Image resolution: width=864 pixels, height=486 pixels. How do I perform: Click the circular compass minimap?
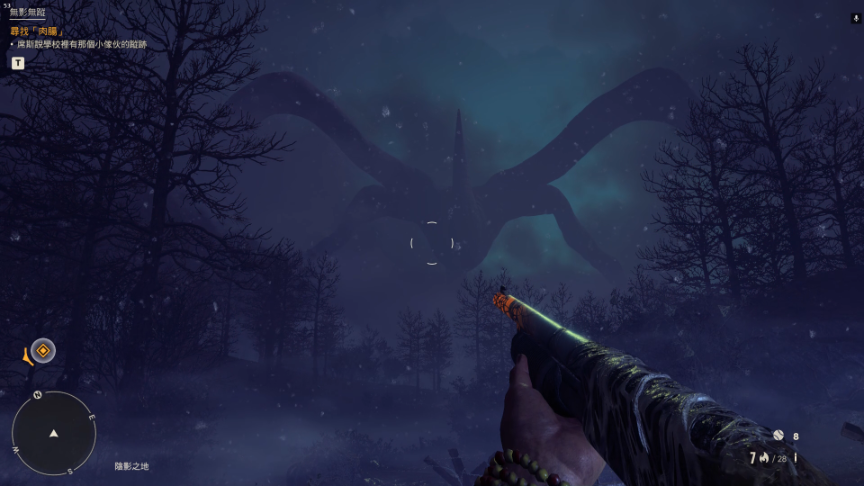[54, 433]
